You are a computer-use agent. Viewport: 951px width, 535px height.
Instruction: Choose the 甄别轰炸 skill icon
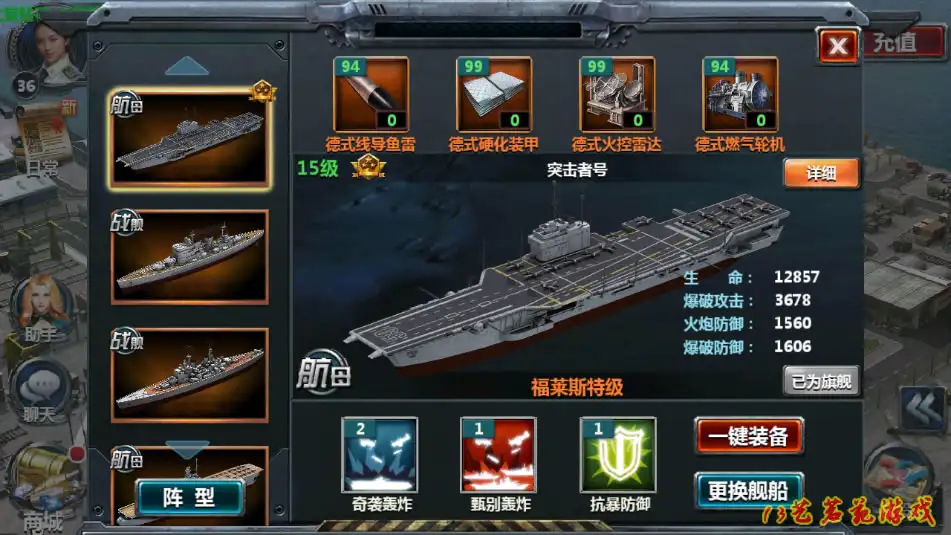498,455
